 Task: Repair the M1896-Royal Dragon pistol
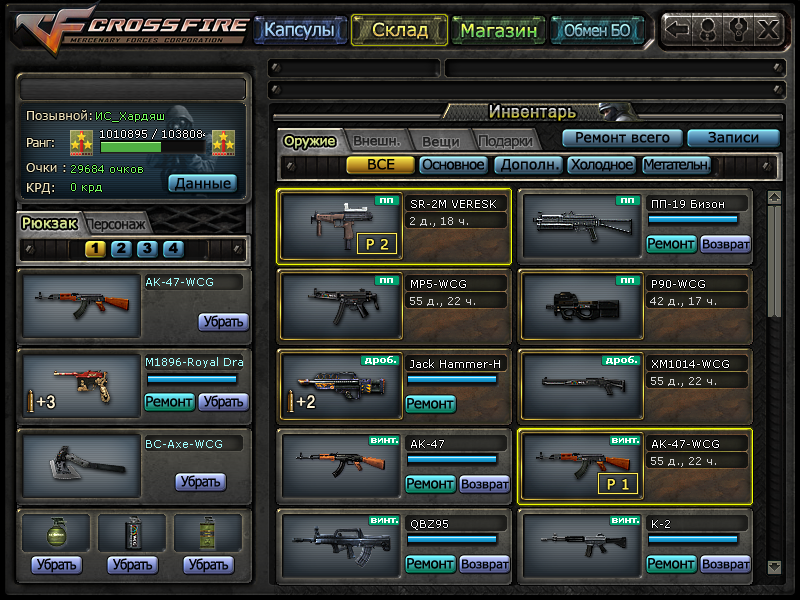tap(169, 402)
